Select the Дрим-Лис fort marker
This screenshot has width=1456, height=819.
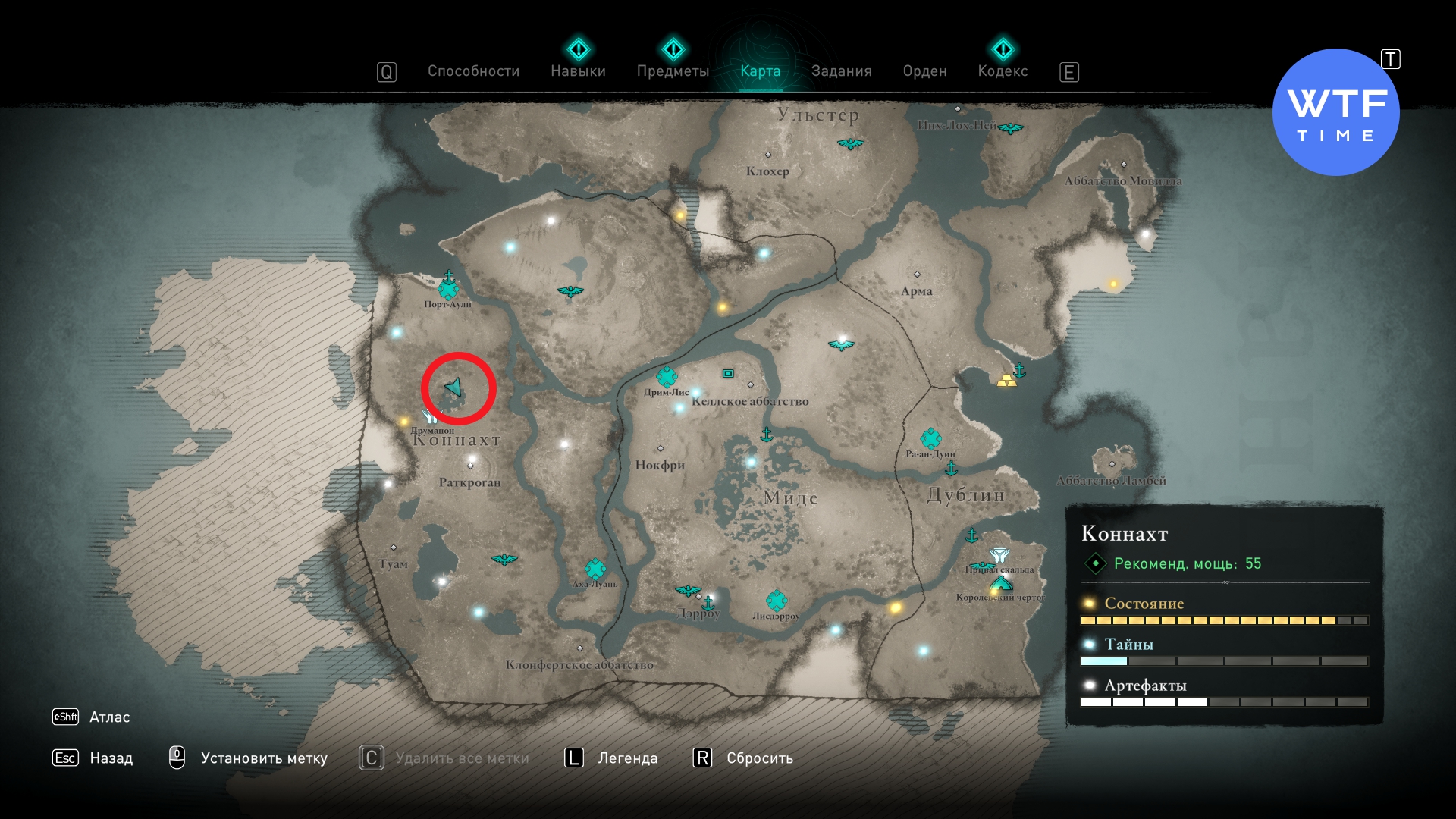coord(667,376)
